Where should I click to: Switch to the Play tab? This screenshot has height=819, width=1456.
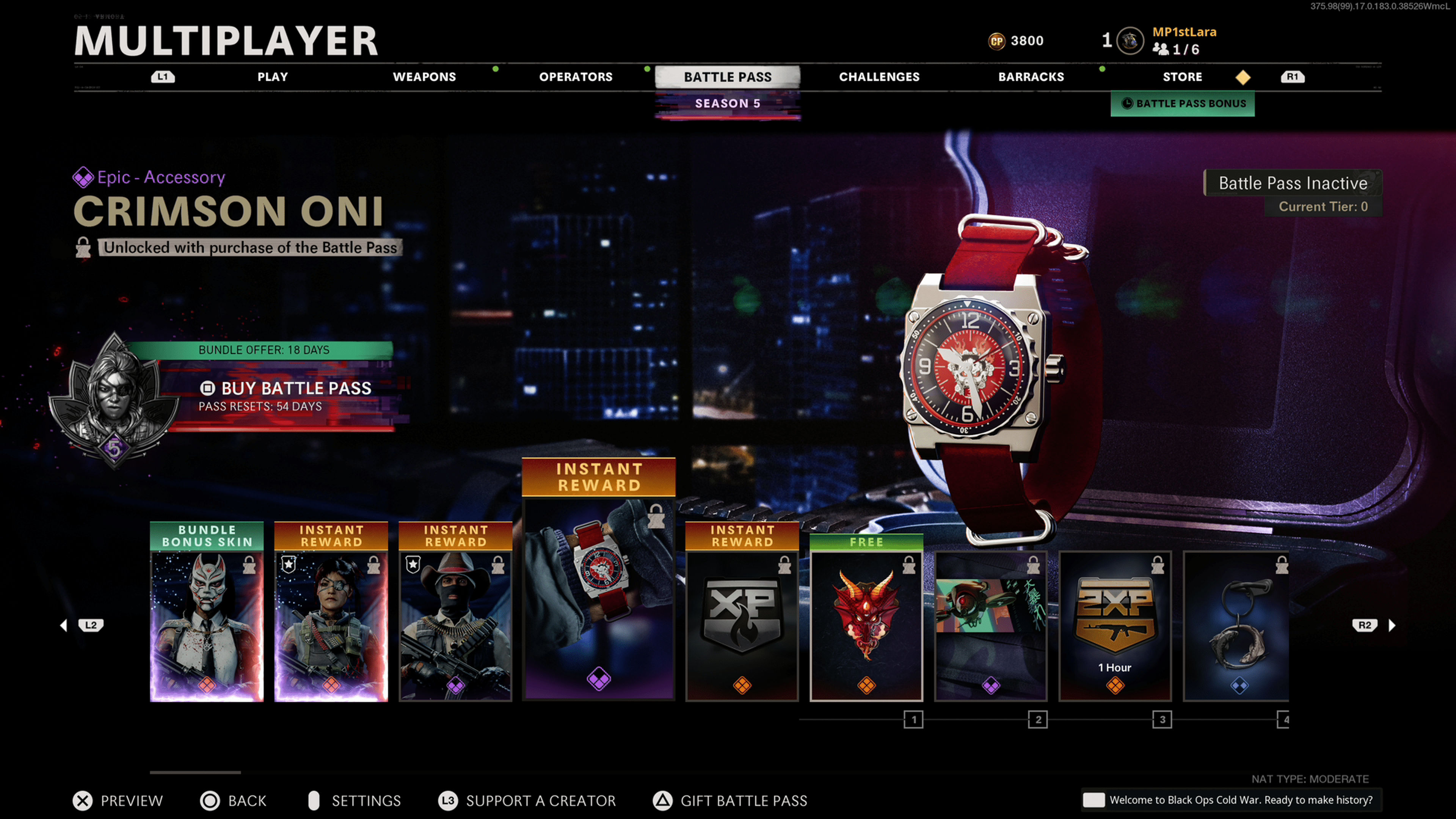click(273, 77)
